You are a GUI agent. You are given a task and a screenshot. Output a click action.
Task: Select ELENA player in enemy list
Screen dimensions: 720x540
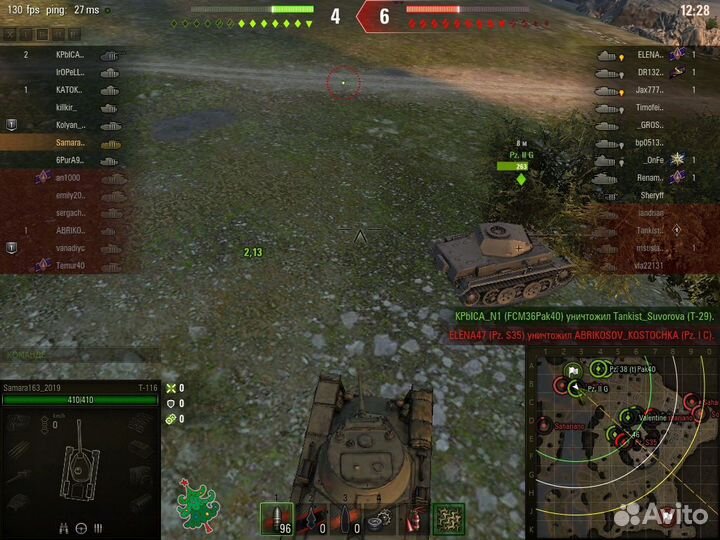tap(640, 55)
